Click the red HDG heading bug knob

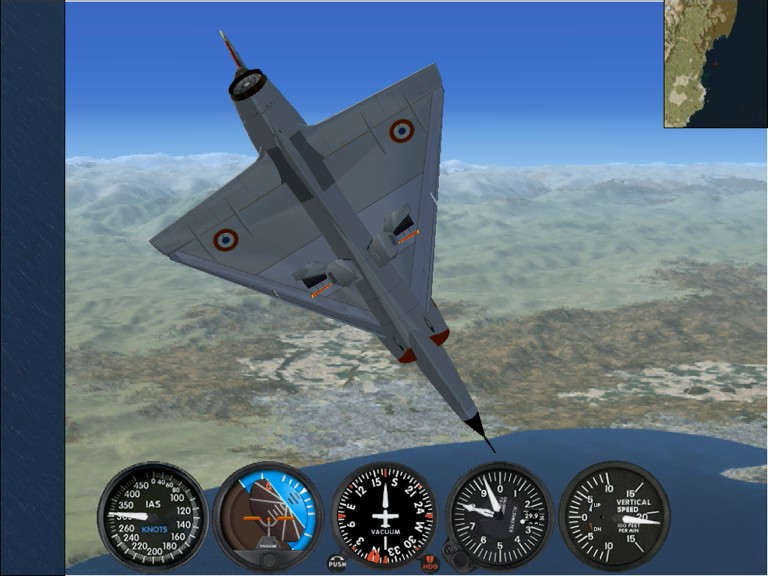[x=430, y=563]
